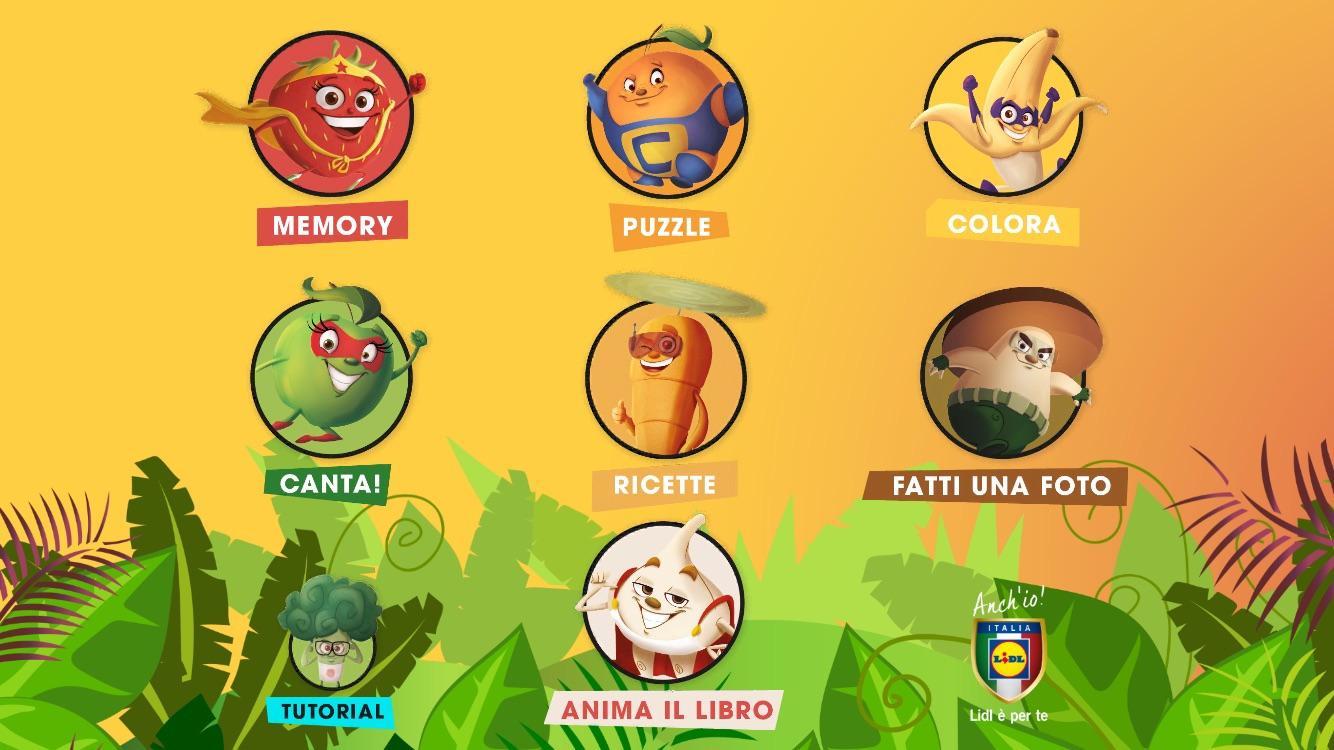The height and width of the screenshot is (750, 1334).
Task: Launch the Canta! section
Action: pos(330,484)
